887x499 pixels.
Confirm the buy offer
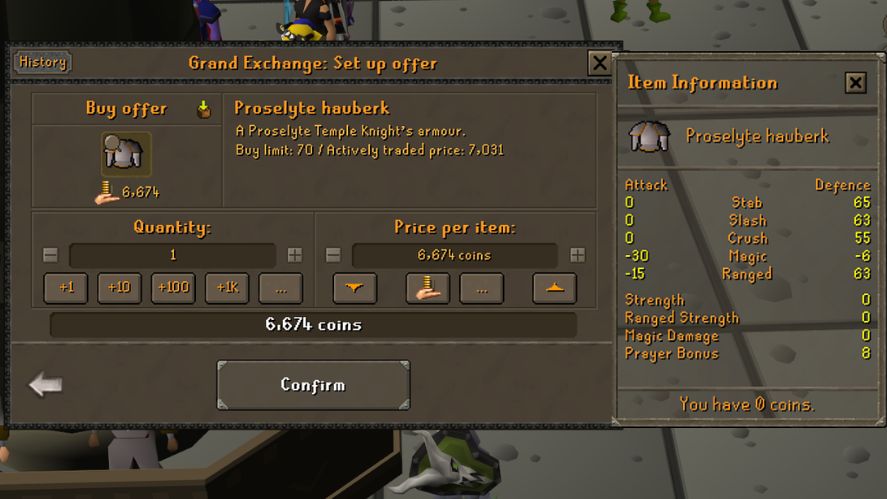313,385
